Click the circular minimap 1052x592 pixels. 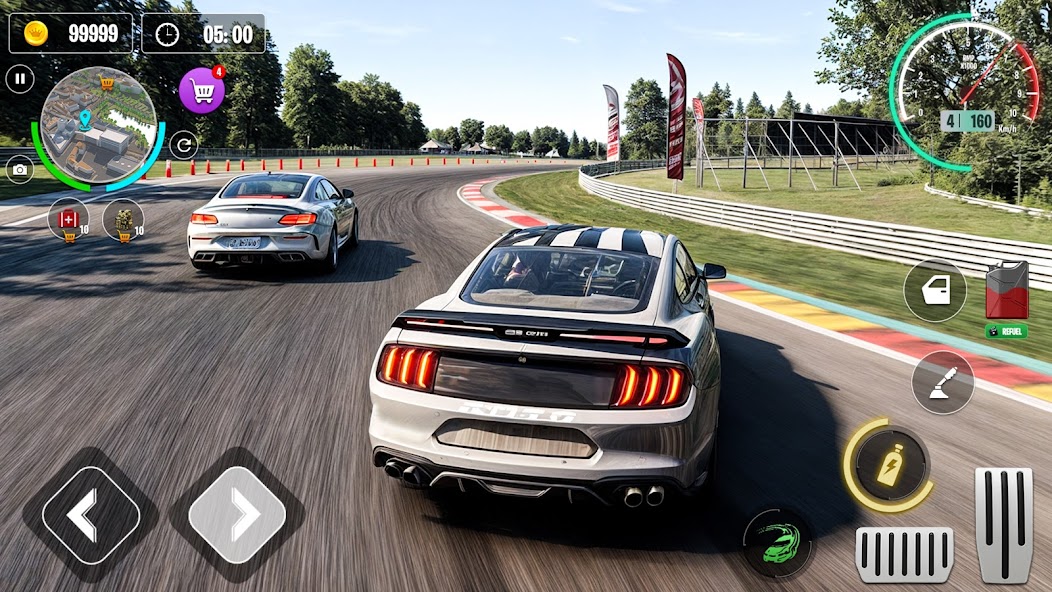tap(98, 125)
